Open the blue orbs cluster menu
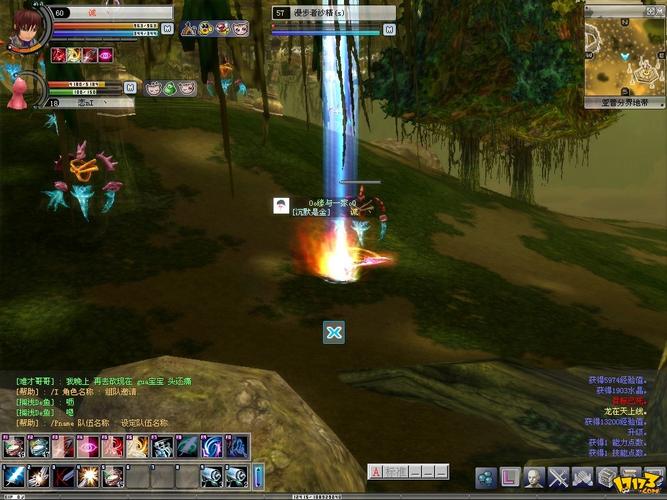Screen dimensions: 667x500 [x=485, y=477]
